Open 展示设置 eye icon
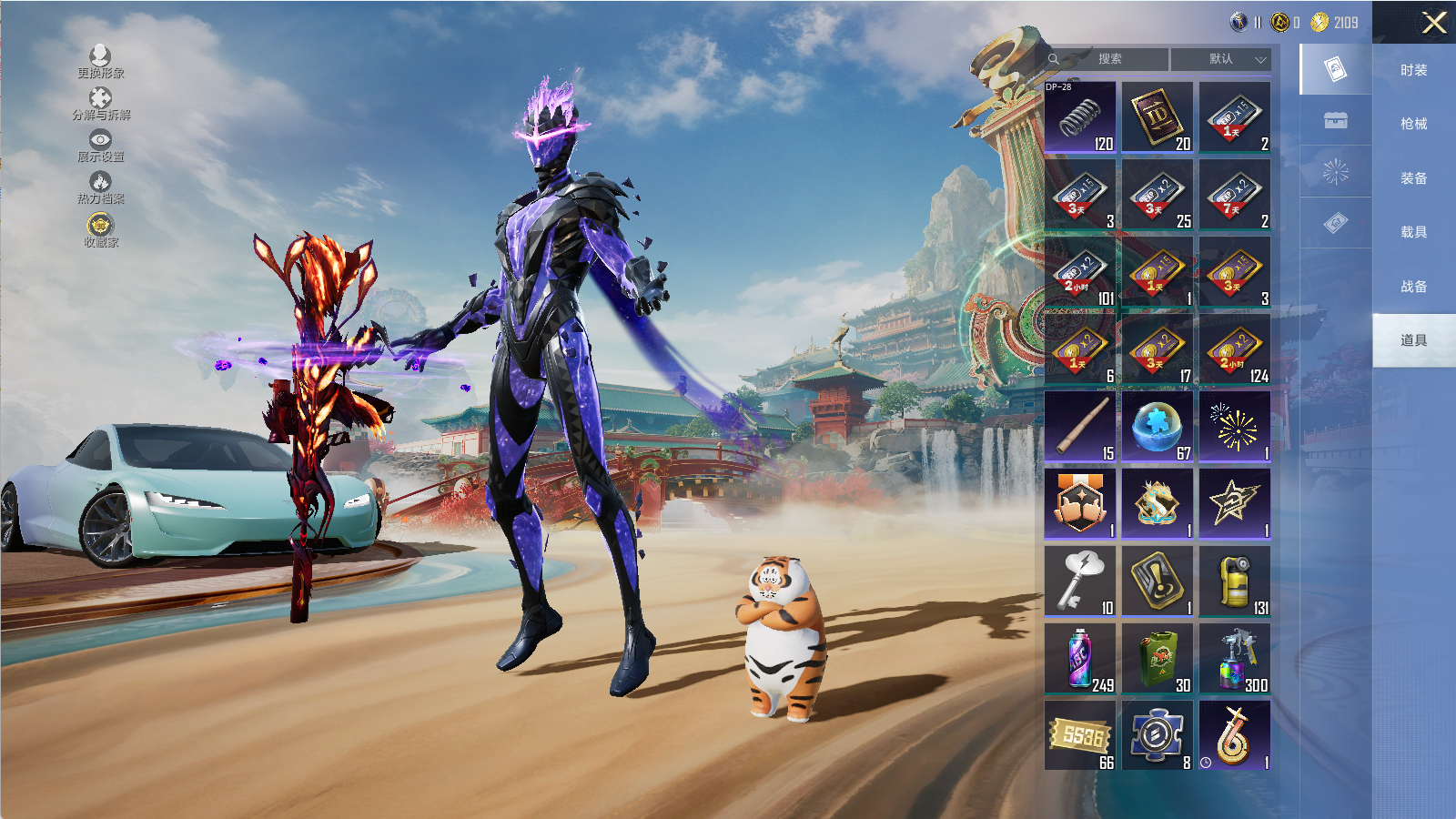The image size is (1456, 819). (100, 145)
